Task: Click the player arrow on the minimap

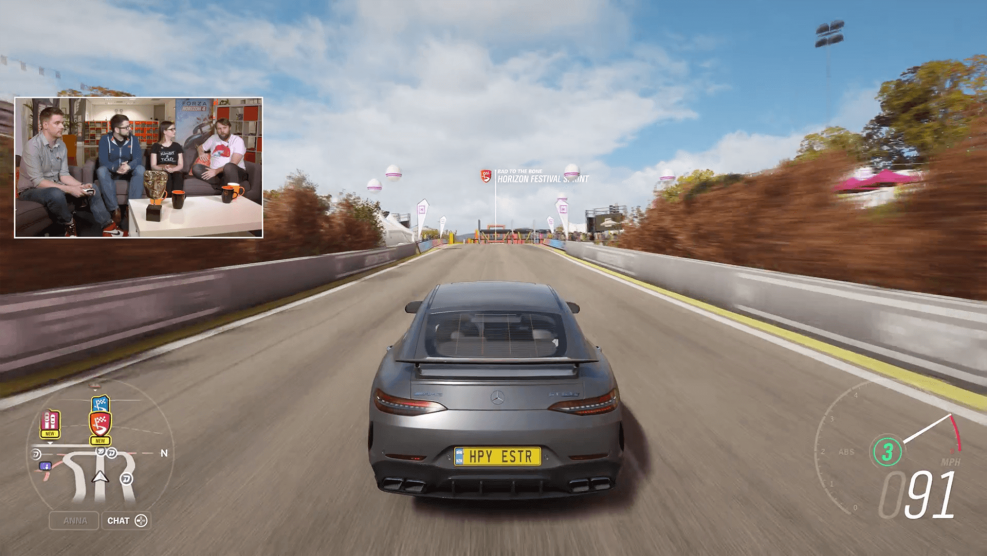Action: tap(100, 477)
